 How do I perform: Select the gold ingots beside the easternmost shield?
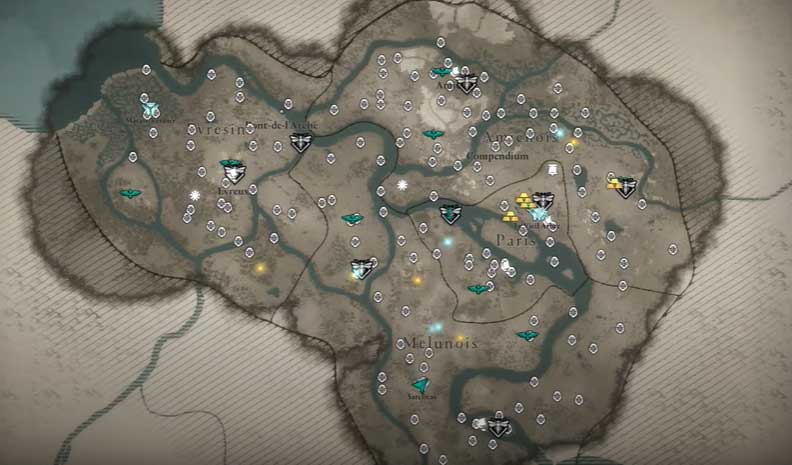611,183
